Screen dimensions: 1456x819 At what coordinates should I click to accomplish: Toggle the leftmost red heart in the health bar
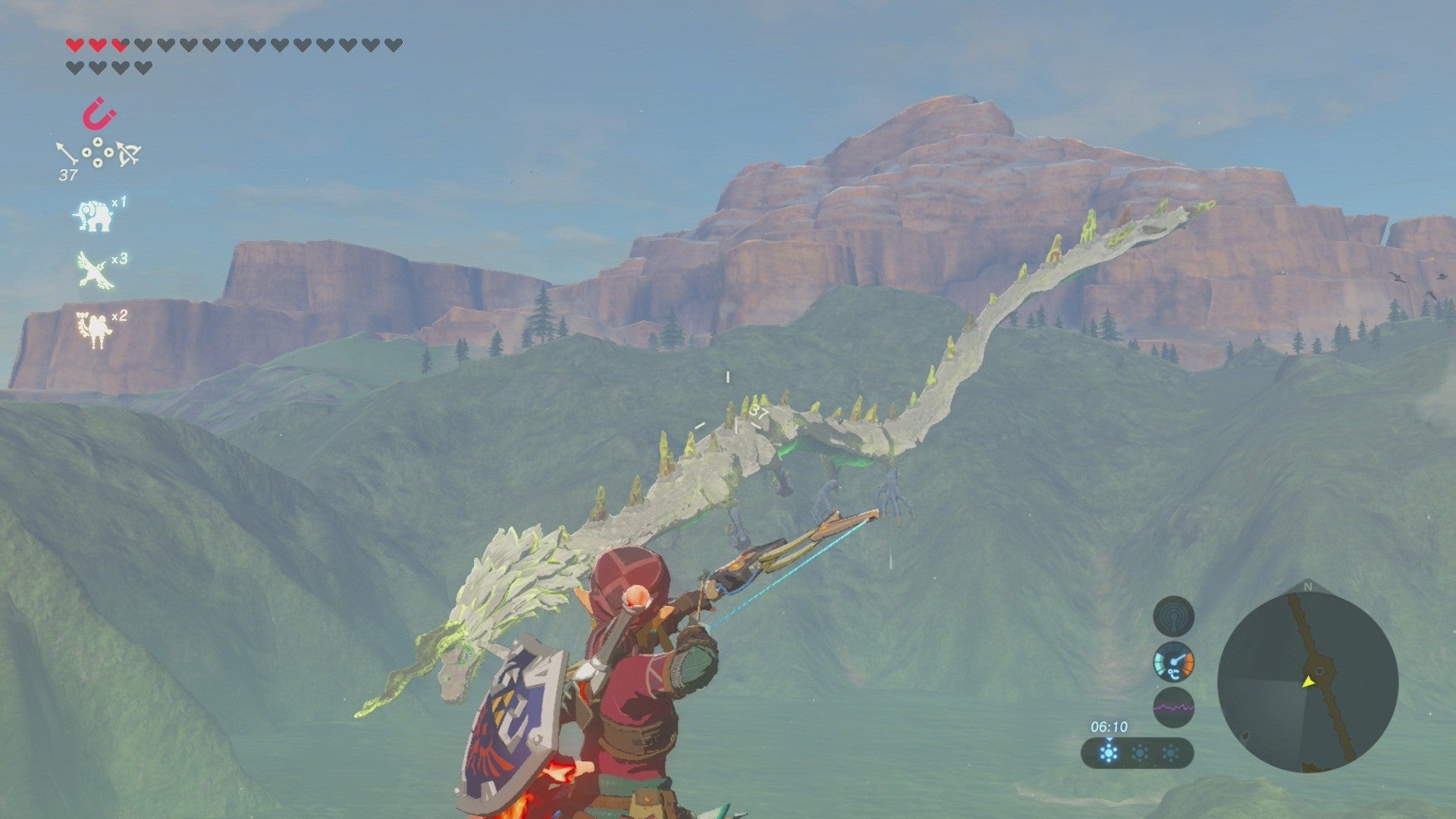[x=74, y=45]
